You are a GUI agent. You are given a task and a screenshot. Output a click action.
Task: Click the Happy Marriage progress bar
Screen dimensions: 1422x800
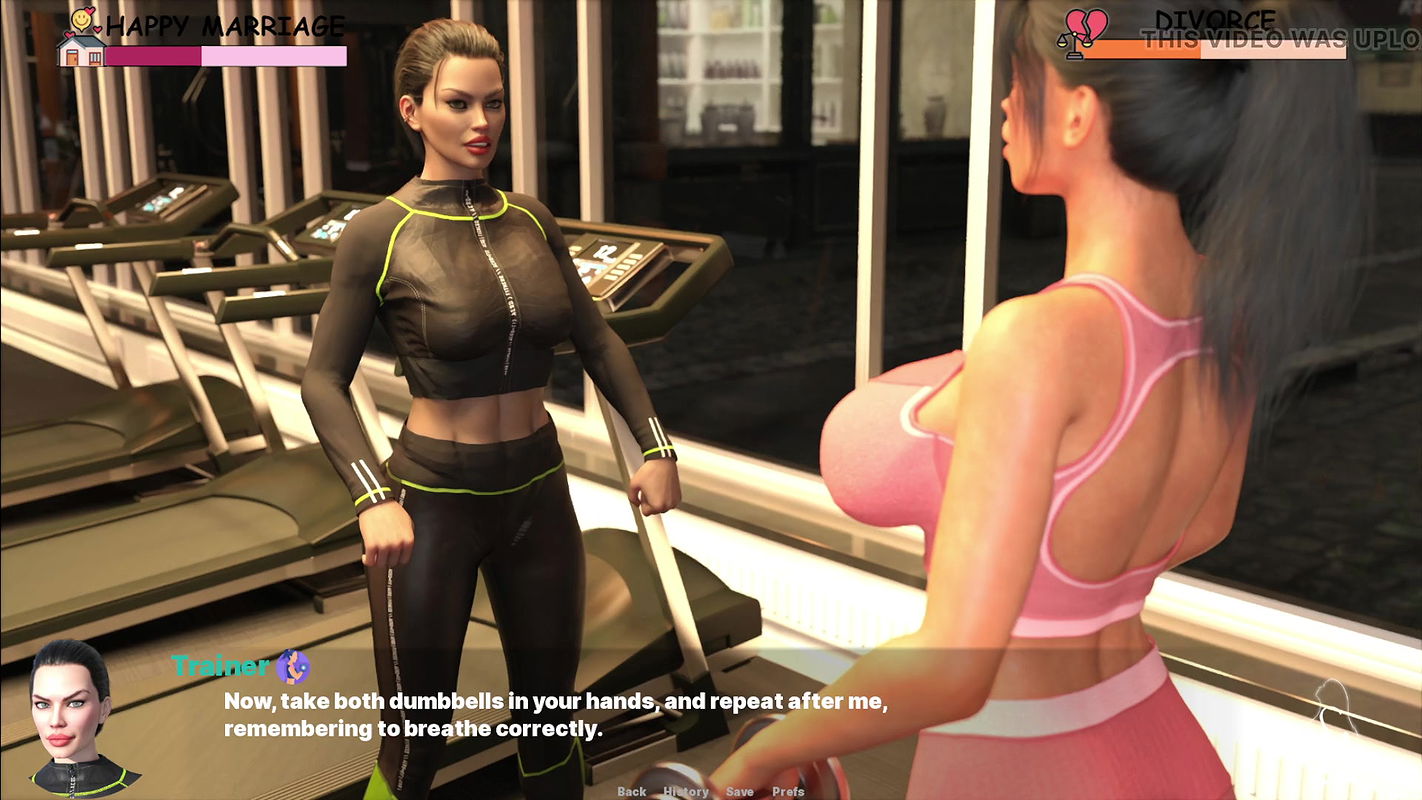click(x=225, y=57)
